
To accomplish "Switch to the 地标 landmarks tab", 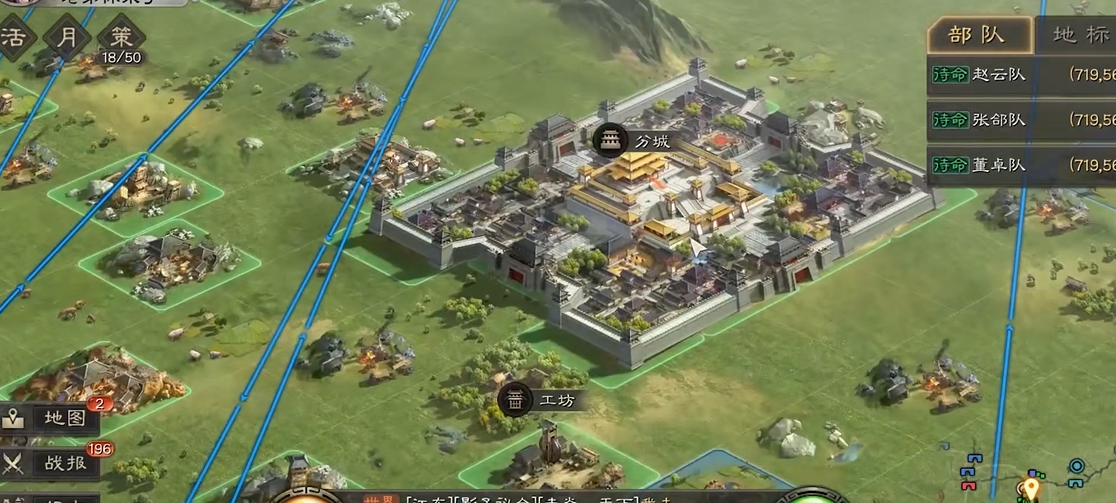I will 1080,36.
